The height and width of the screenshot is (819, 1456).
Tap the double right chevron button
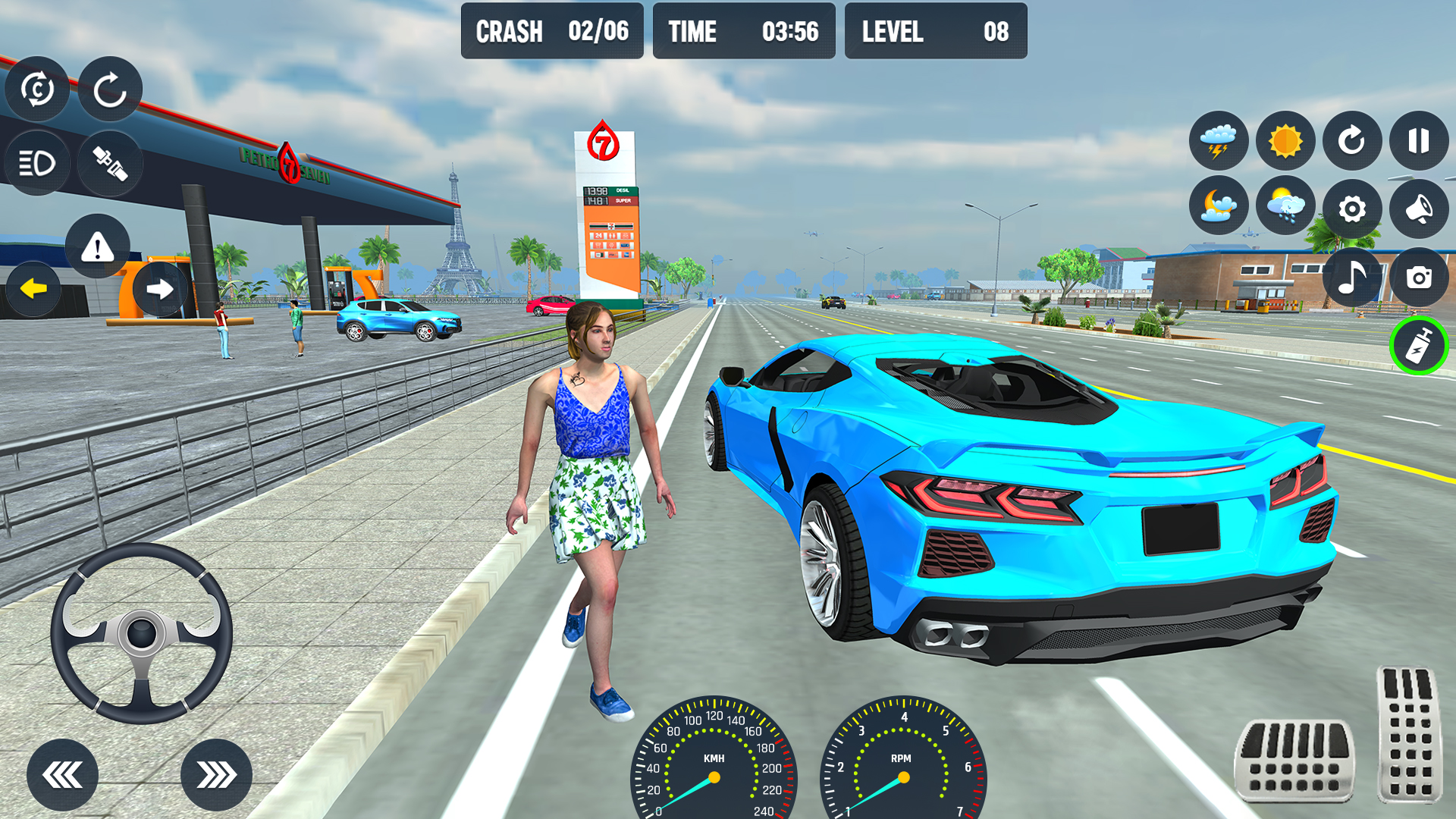click(x=216, y=775)
